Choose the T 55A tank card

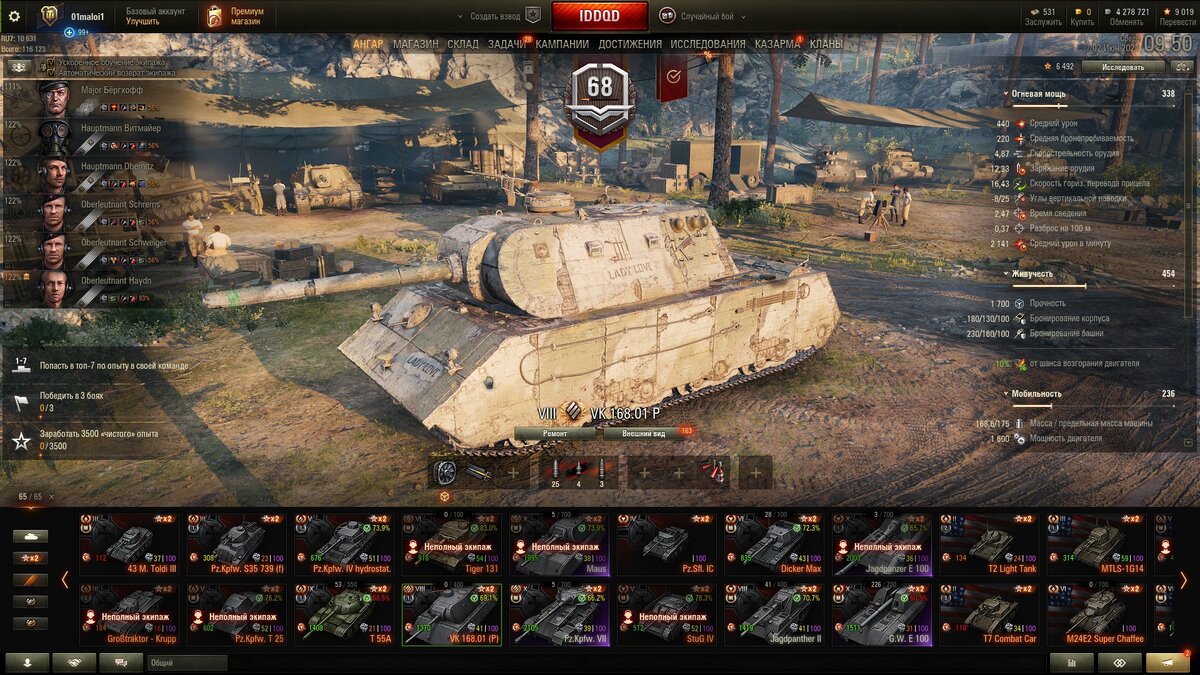(x=343, y=615)
